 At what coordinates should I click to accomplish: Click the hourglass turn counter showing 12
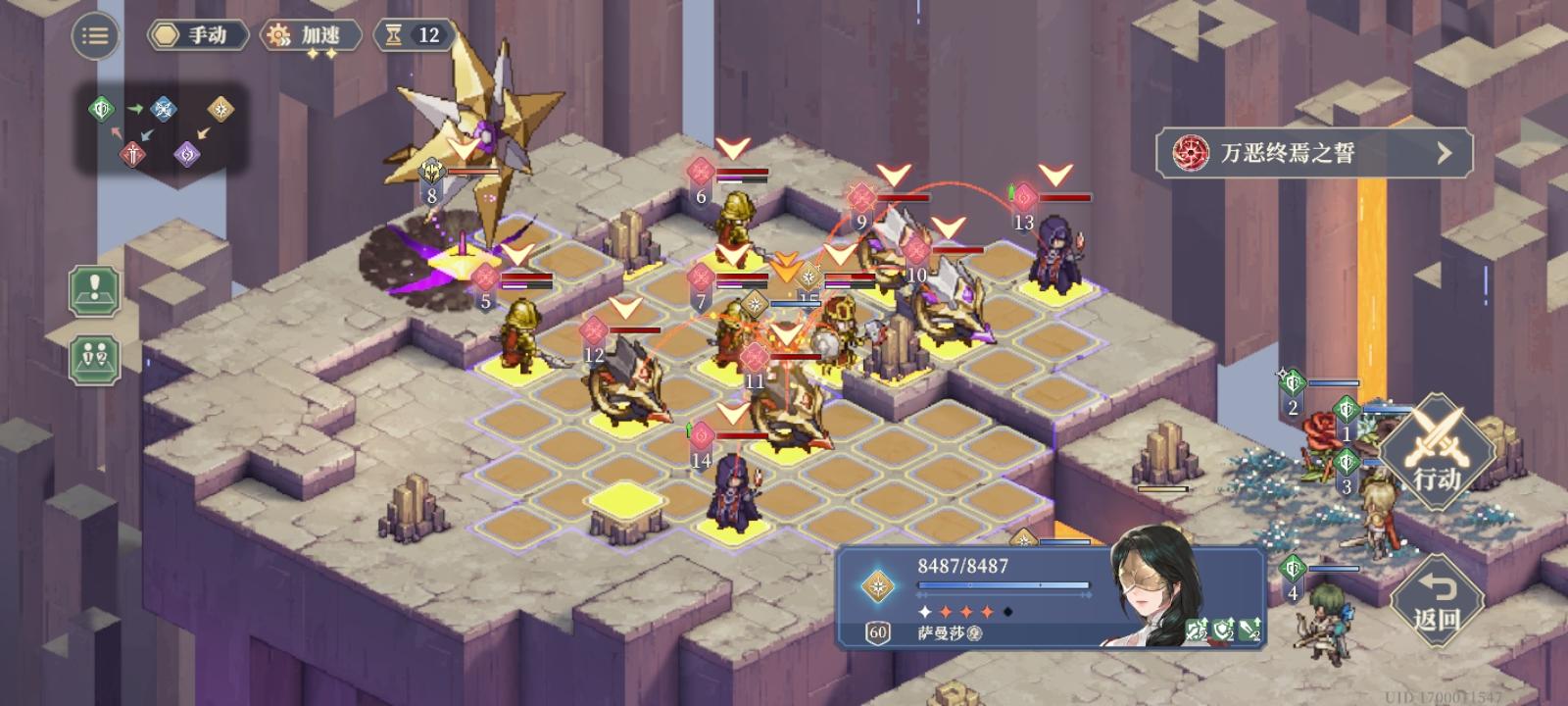coord(412,35)
